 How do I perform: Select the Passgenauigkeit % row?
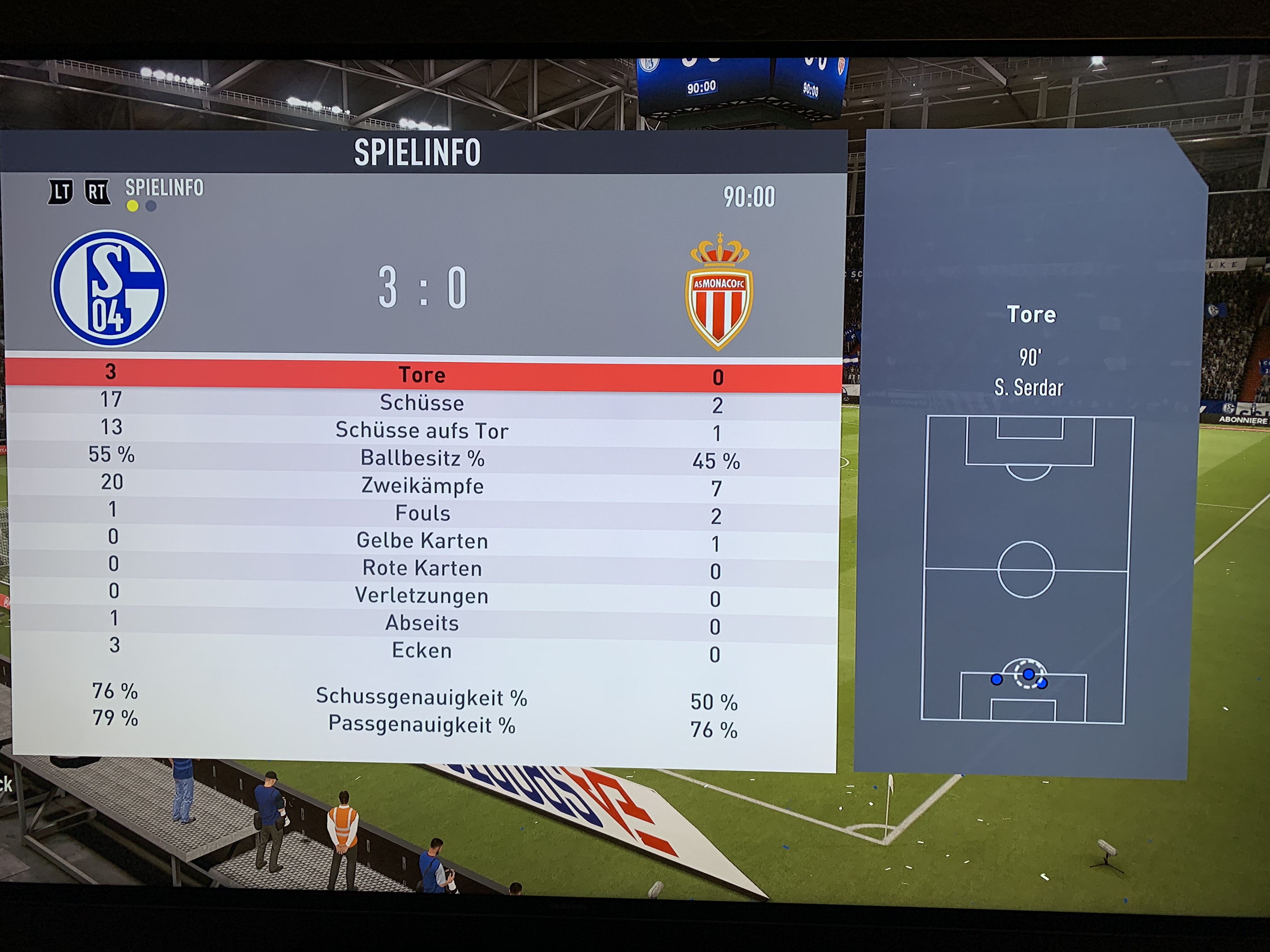pyautogui.click(x=422, y=725)
